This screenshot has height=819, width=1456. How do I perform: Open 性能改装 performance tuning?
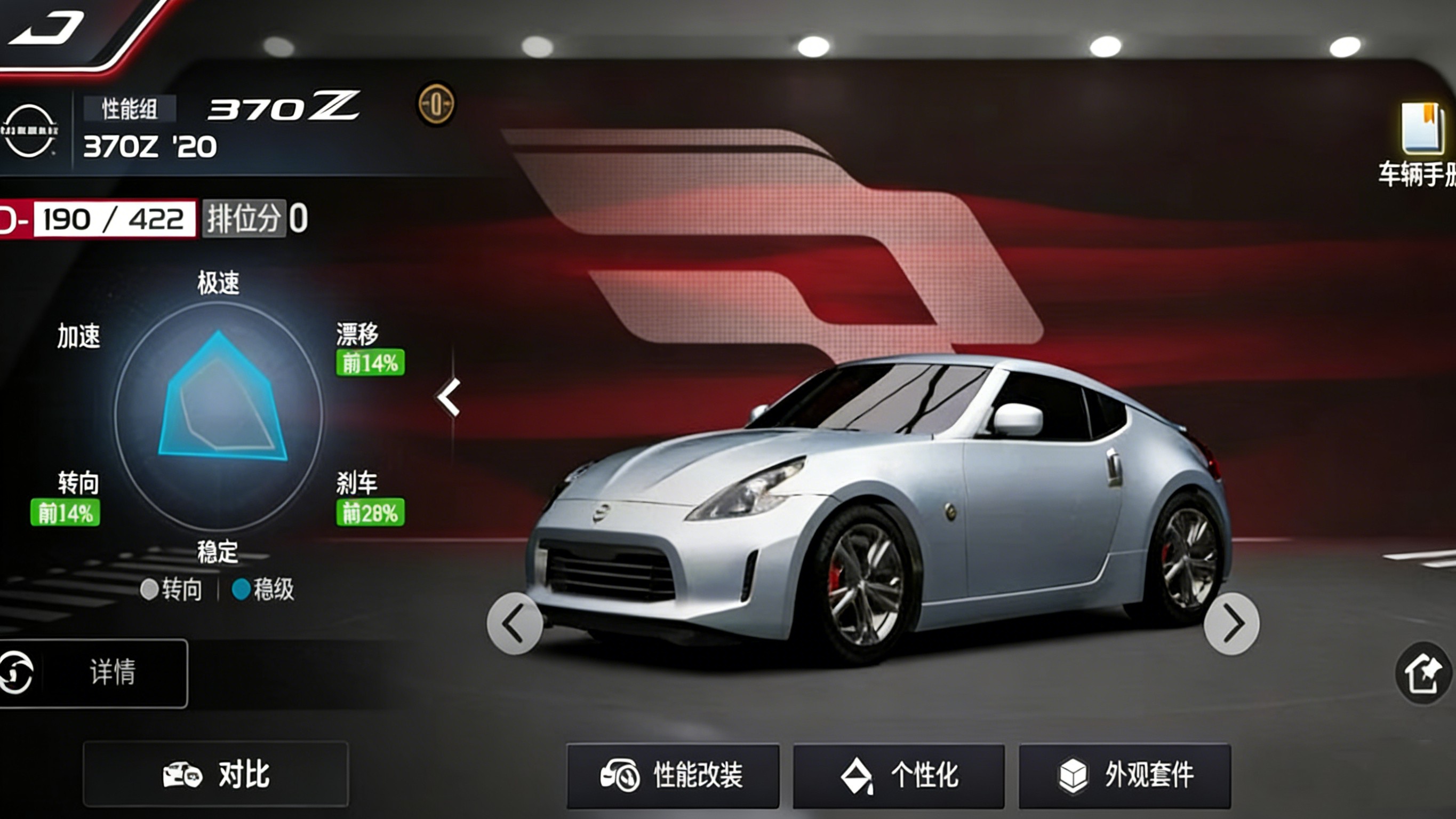click(673, 775)
